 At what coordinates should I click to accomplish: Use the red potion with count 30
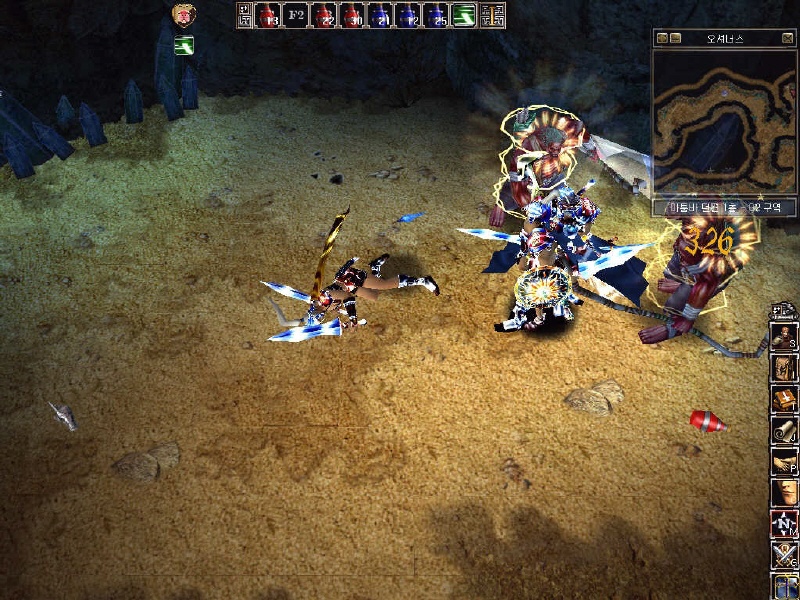click(x=352, y=15)
